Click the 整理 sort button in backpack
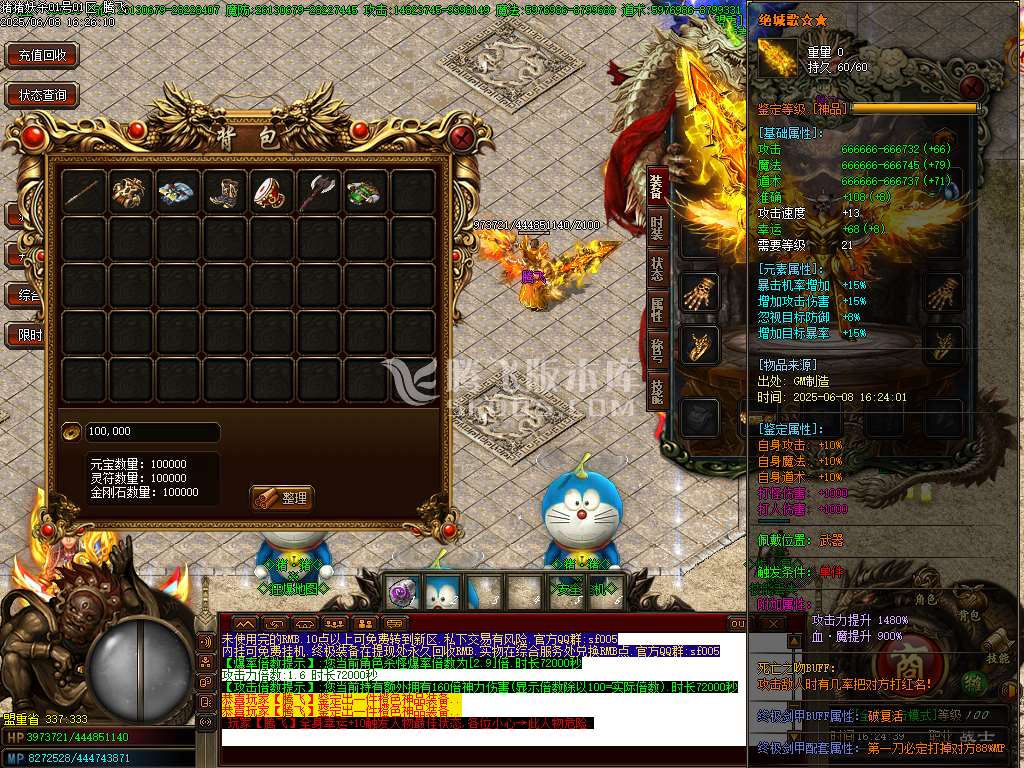The image size is (1024, 768). tap(283, 497)
